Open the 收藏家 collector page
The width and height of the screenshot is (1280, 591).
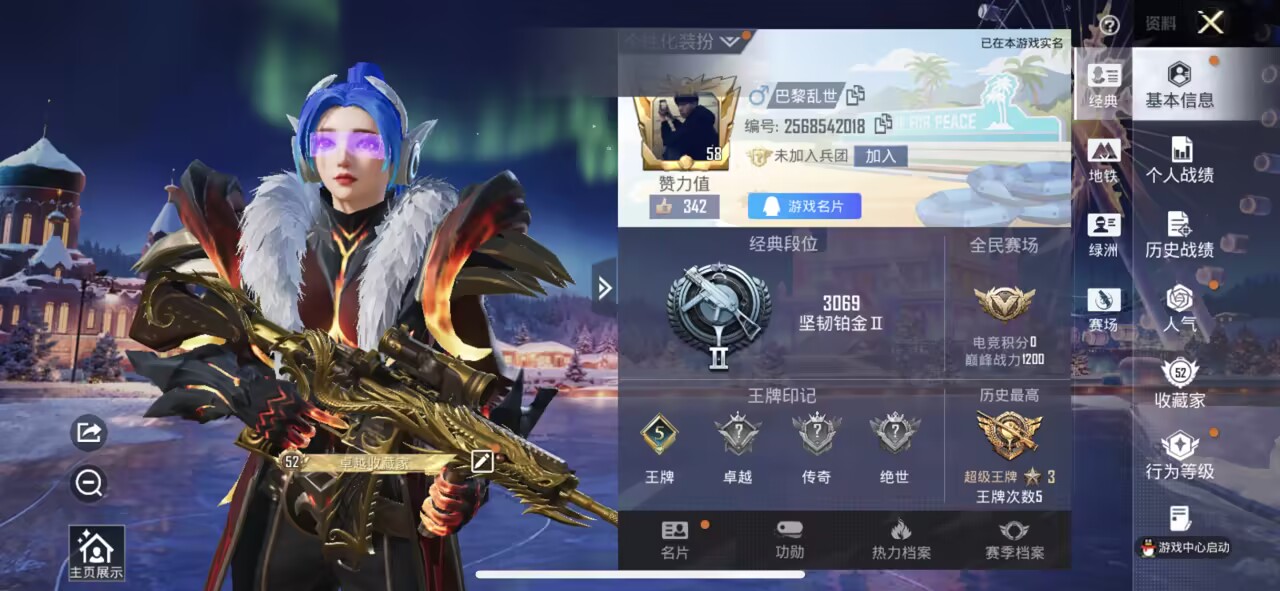click(1180, 384)
